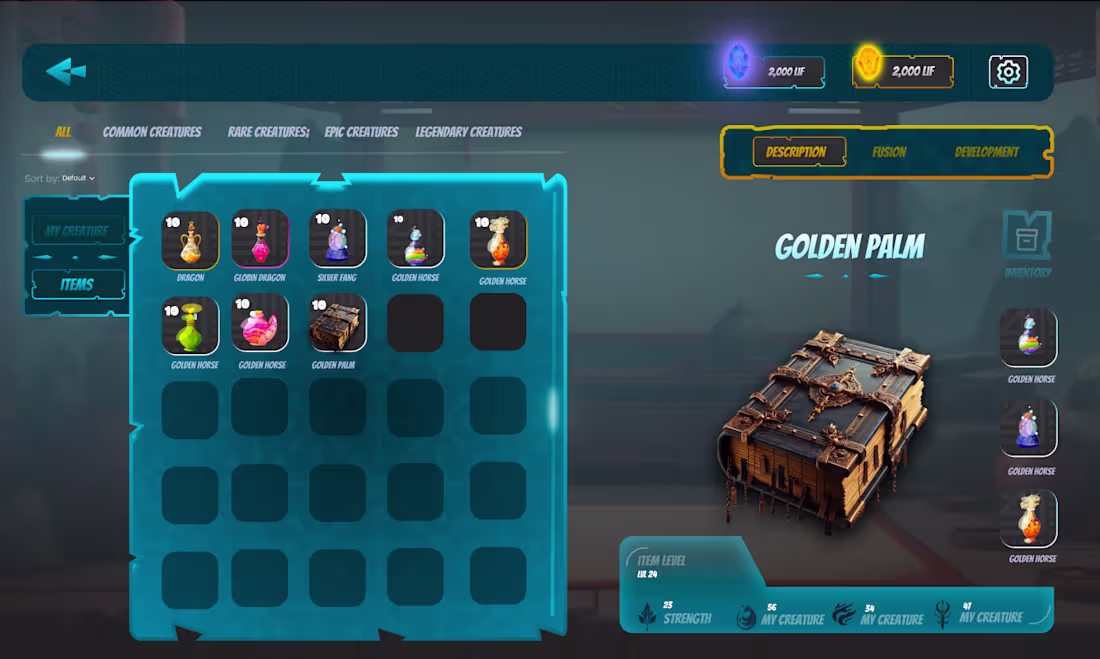This screenshot has width=1100, height=659.
Task: Select the green Golden Horse potion slot
Action: 190,323
